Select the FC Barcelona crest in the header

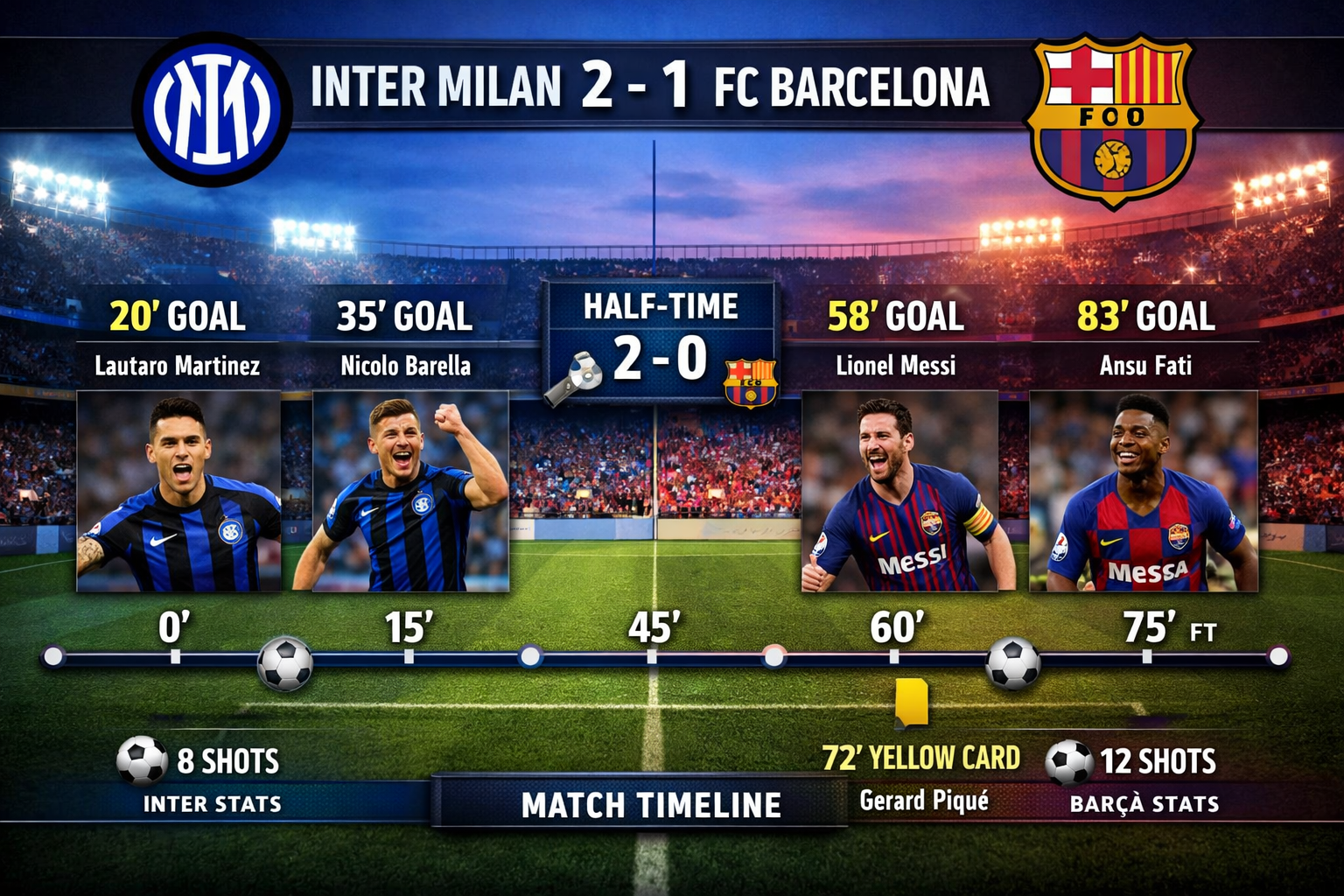click(1113, 120)
